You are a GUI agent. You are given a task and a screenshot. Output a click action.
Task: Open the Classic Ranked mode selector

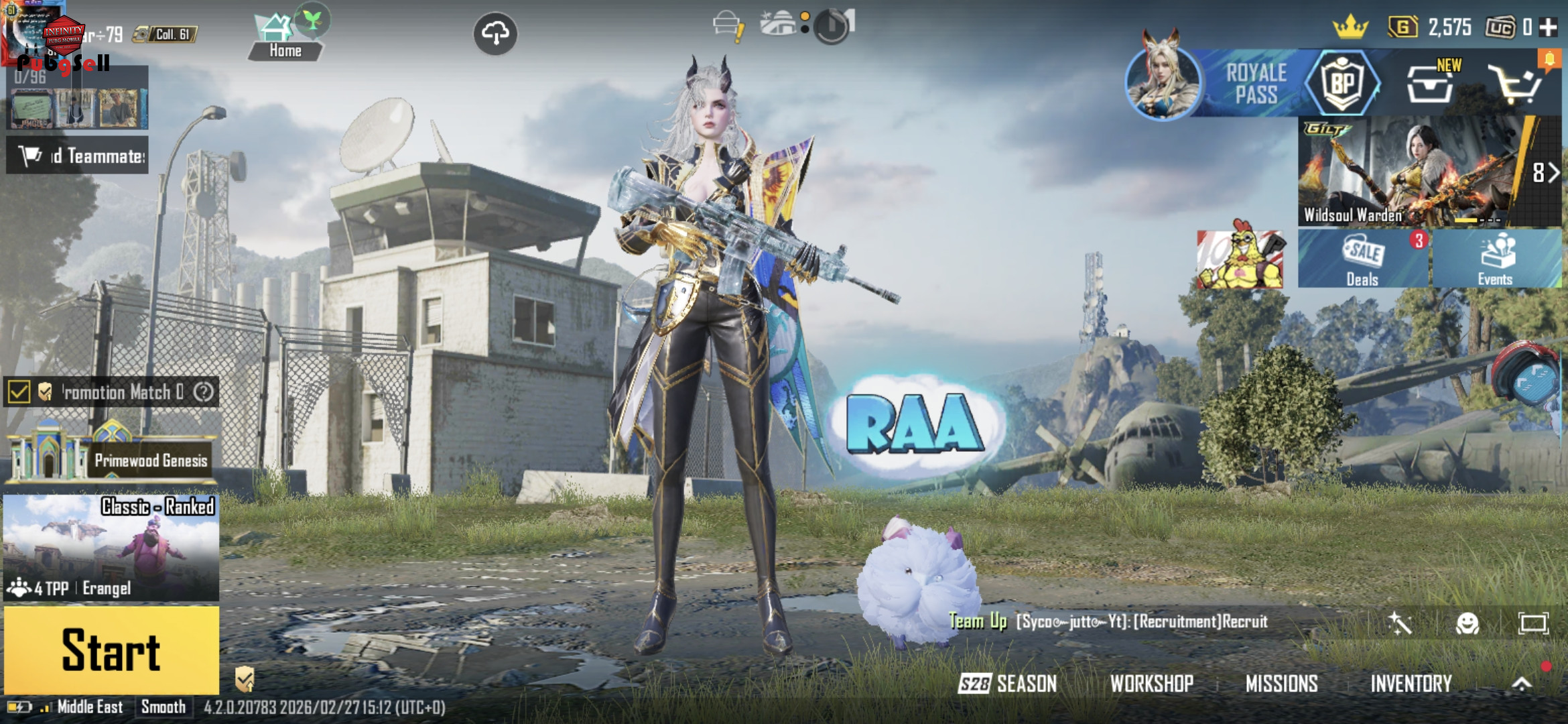click(111, 547)
